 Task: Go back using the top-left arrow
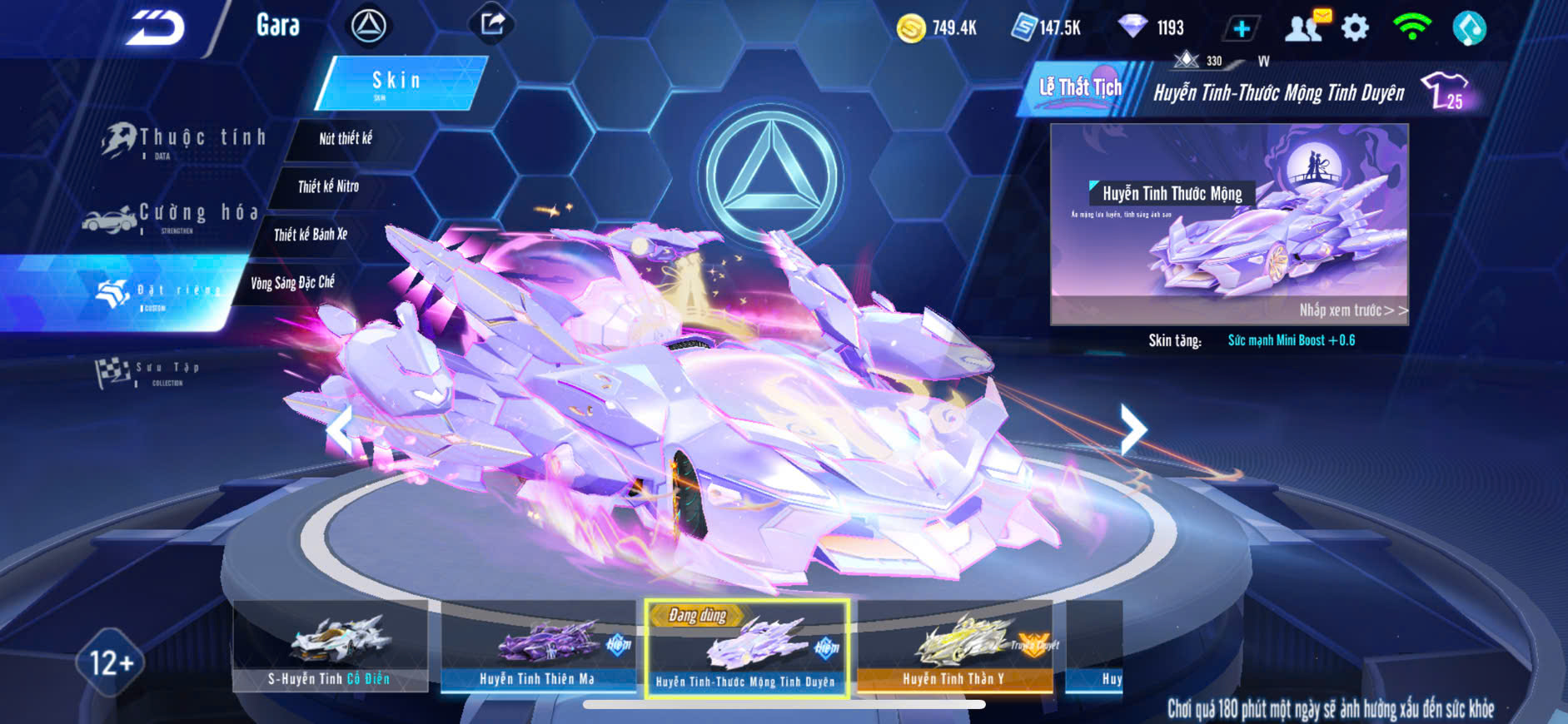click(x=155, y=27)
